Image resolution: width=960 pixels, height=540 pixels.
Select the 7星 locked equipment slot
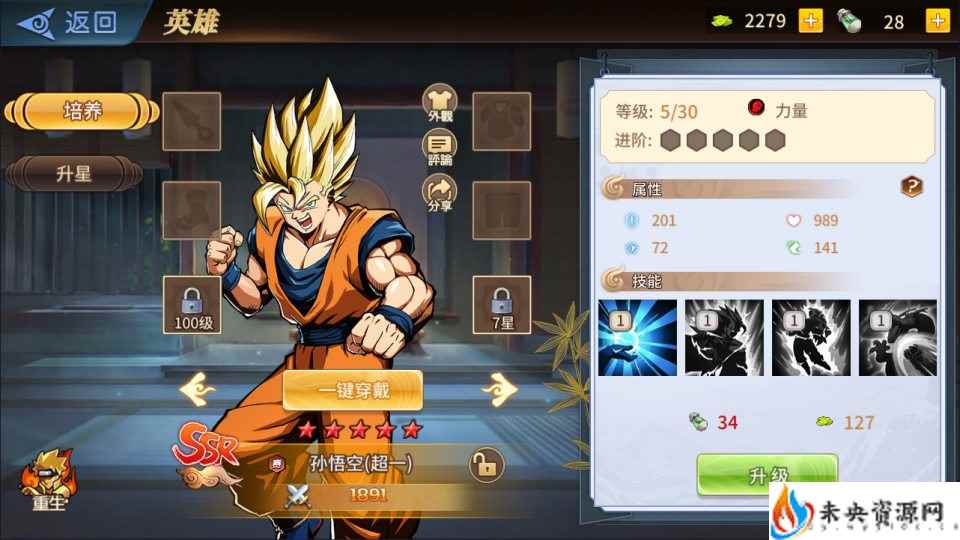coord(501,304)
